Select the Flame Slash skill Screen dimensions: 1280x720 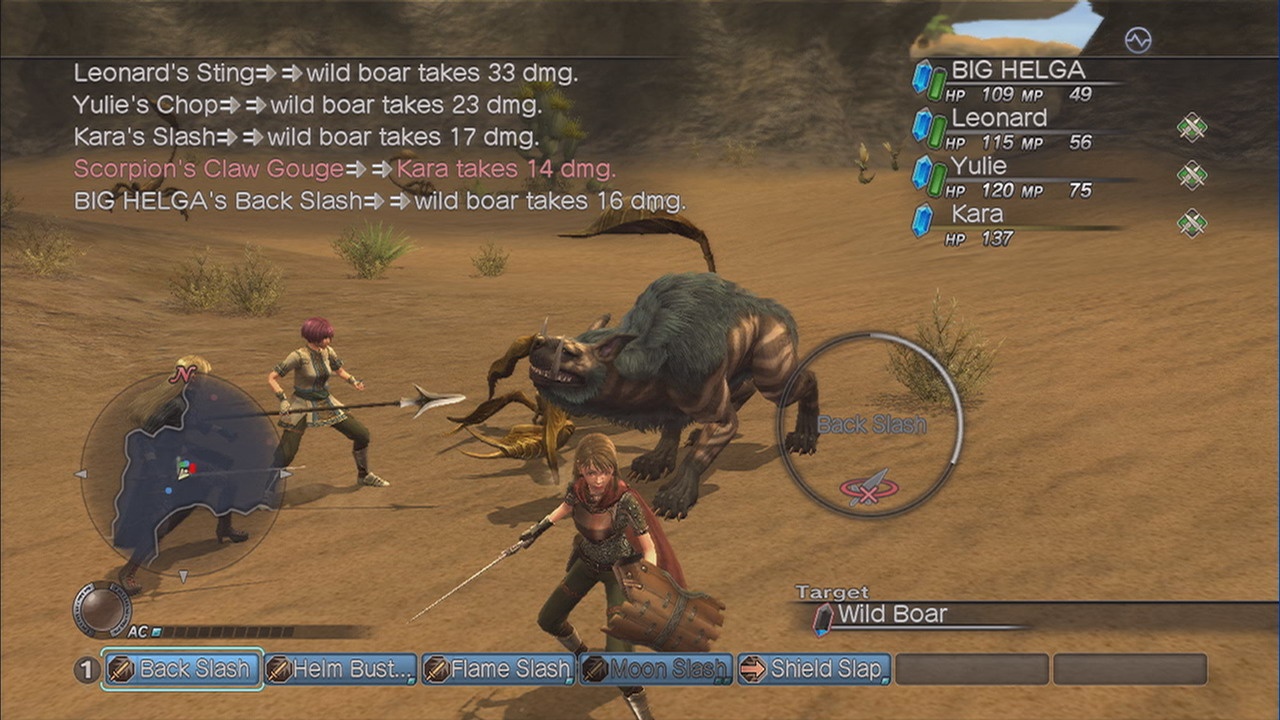point(498,669)
